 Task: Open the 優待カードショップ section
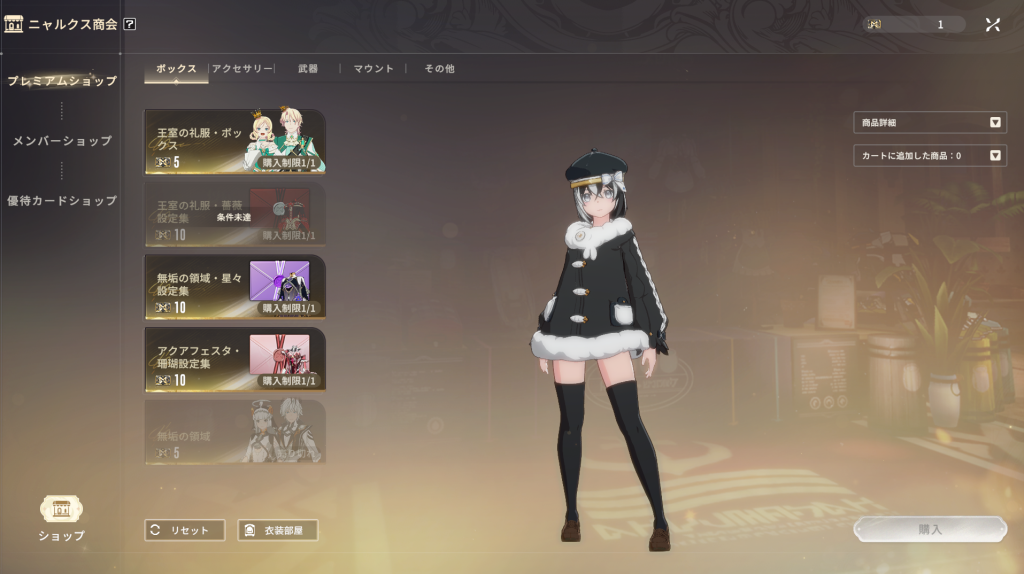[x=62, y=201]
